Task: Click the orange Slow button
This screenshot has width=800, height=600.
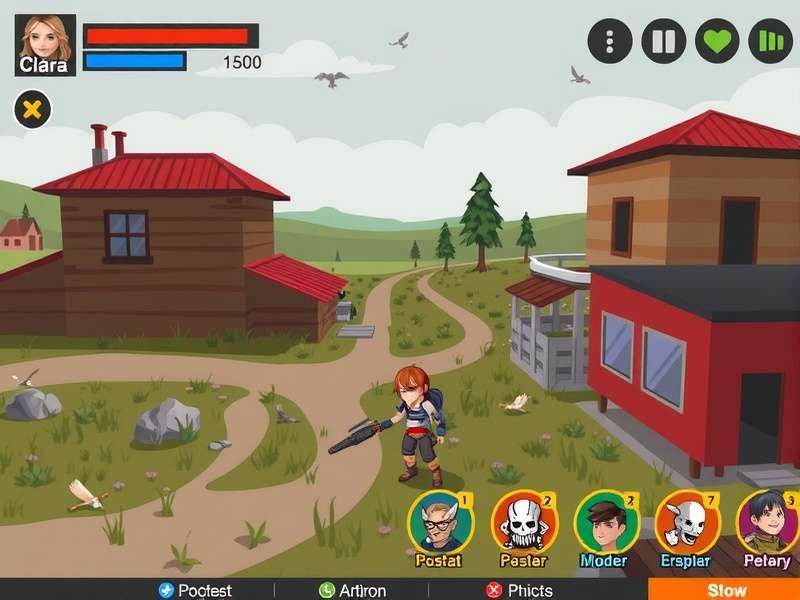Action: [725, 589]
